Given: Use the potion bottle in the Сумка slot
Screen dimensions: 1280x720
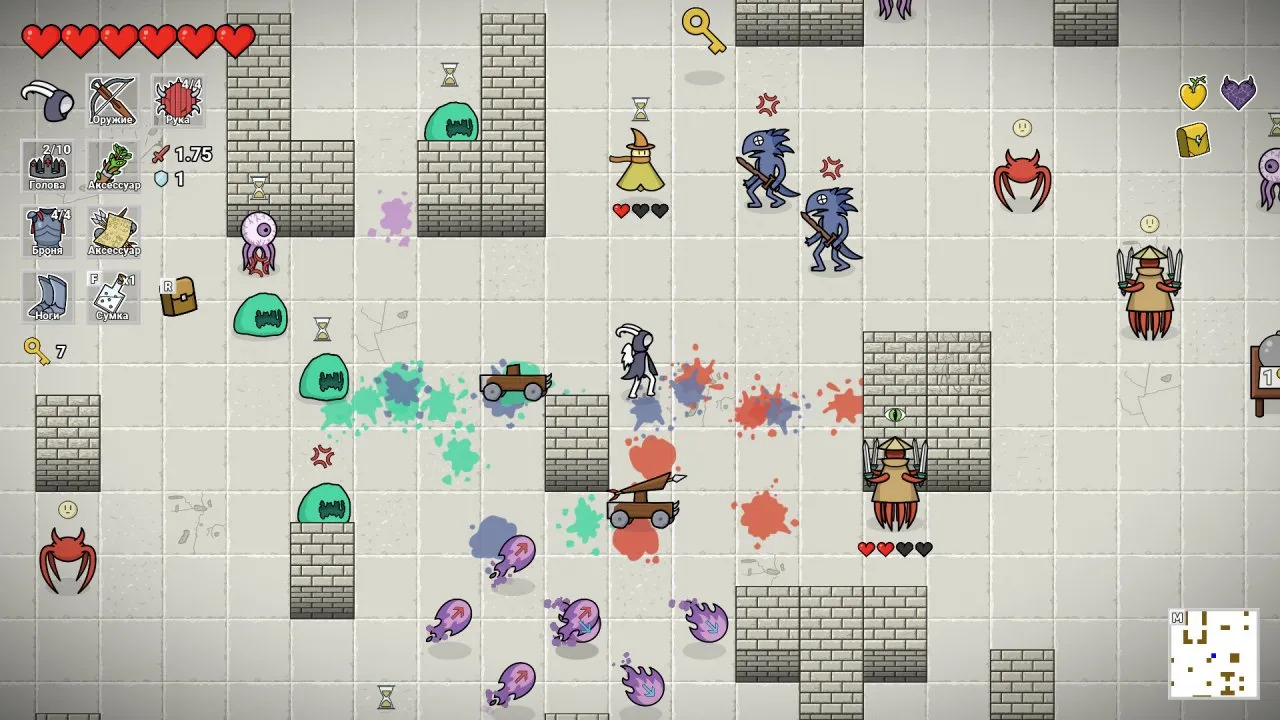Looking at the screenshot, I should [x=112, y=296].
